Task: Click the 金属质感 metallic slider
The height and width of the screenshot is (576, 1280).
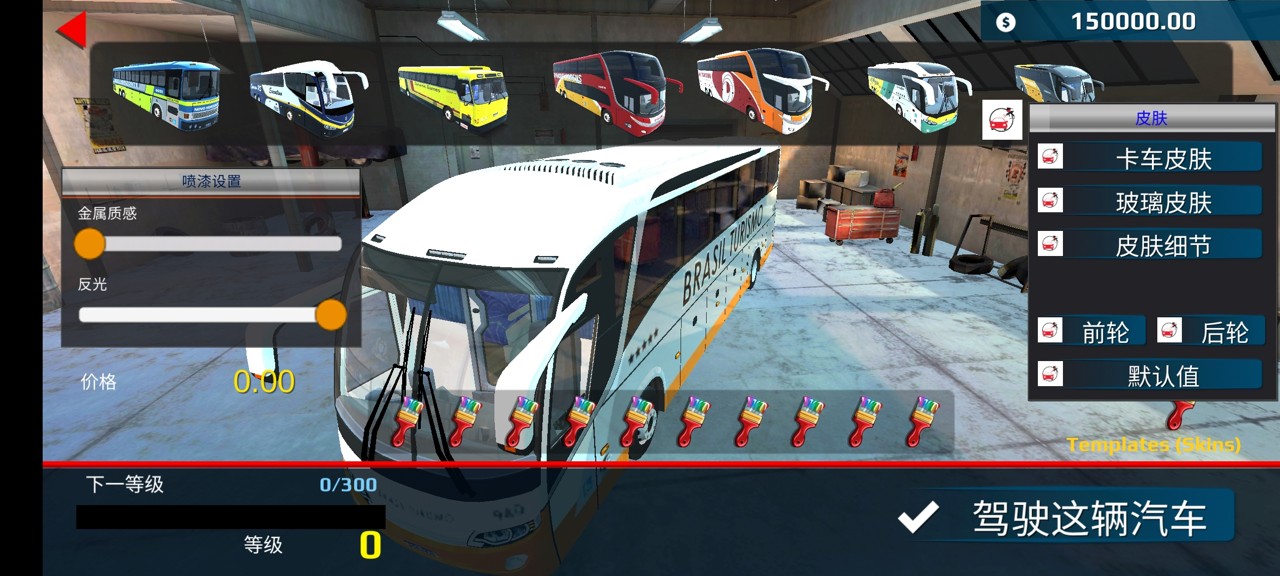Action: click(210, 243)
